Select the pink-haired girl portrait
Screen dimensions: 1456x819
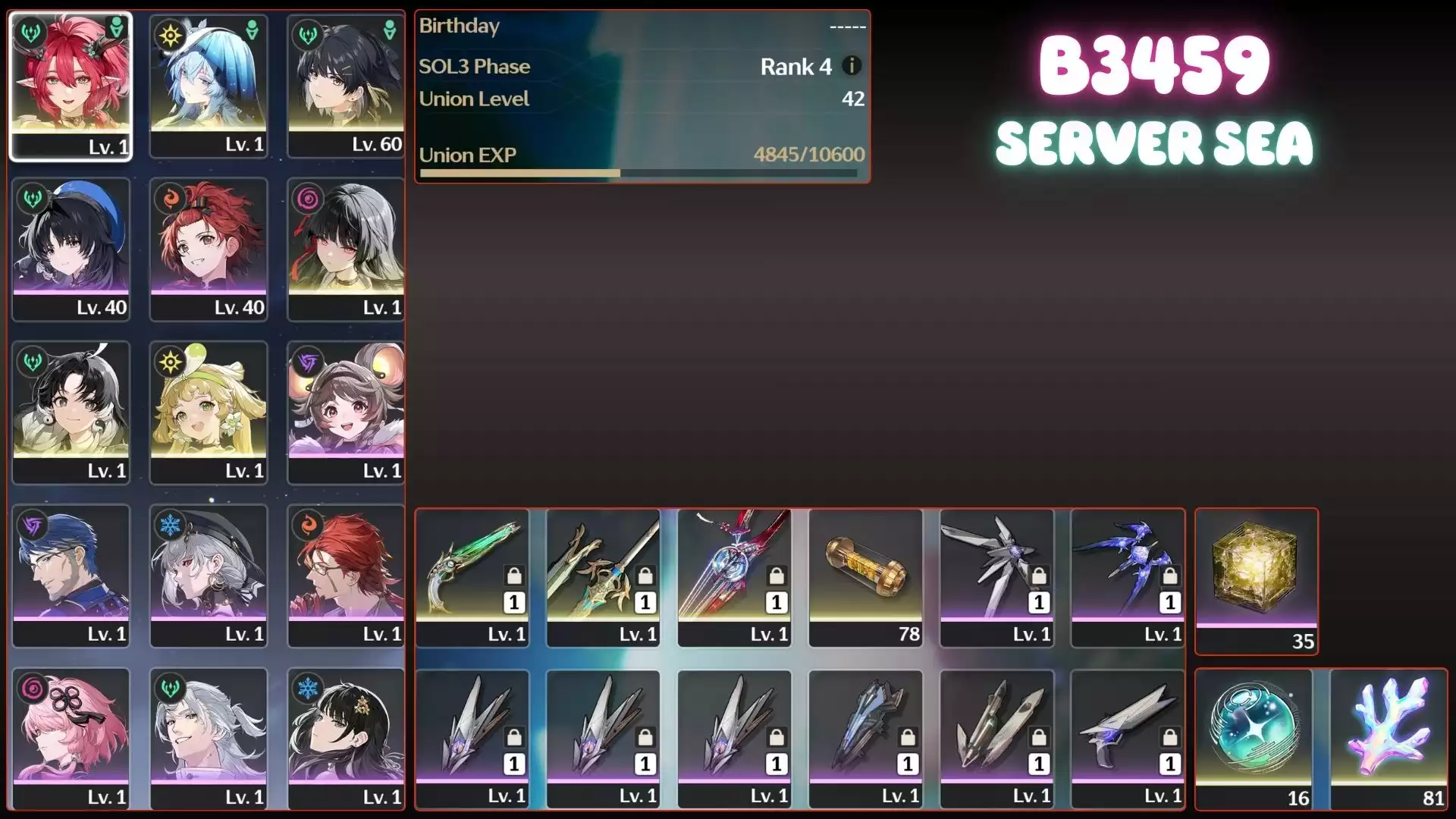click(71, 738)
